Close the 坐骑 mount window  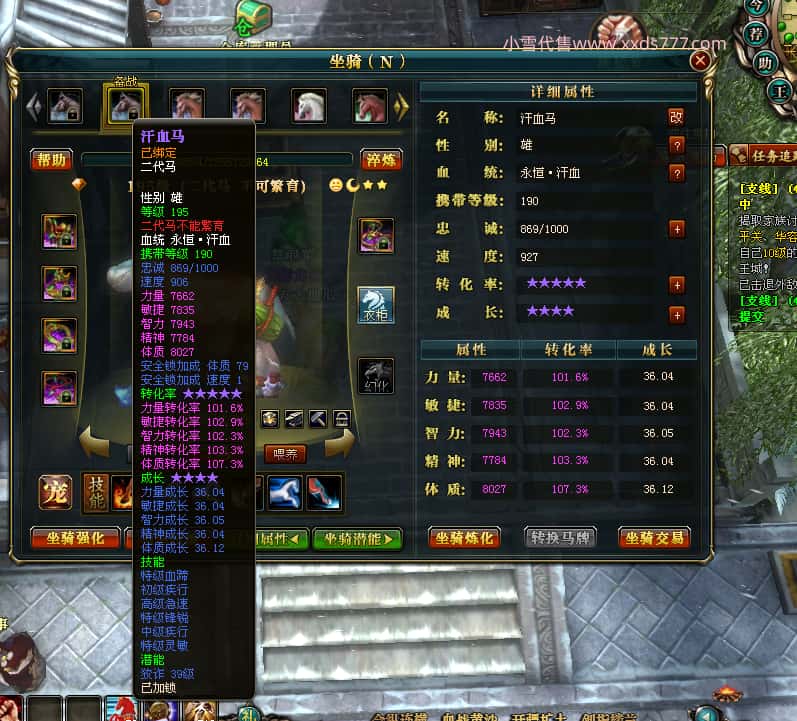point(700,61)
